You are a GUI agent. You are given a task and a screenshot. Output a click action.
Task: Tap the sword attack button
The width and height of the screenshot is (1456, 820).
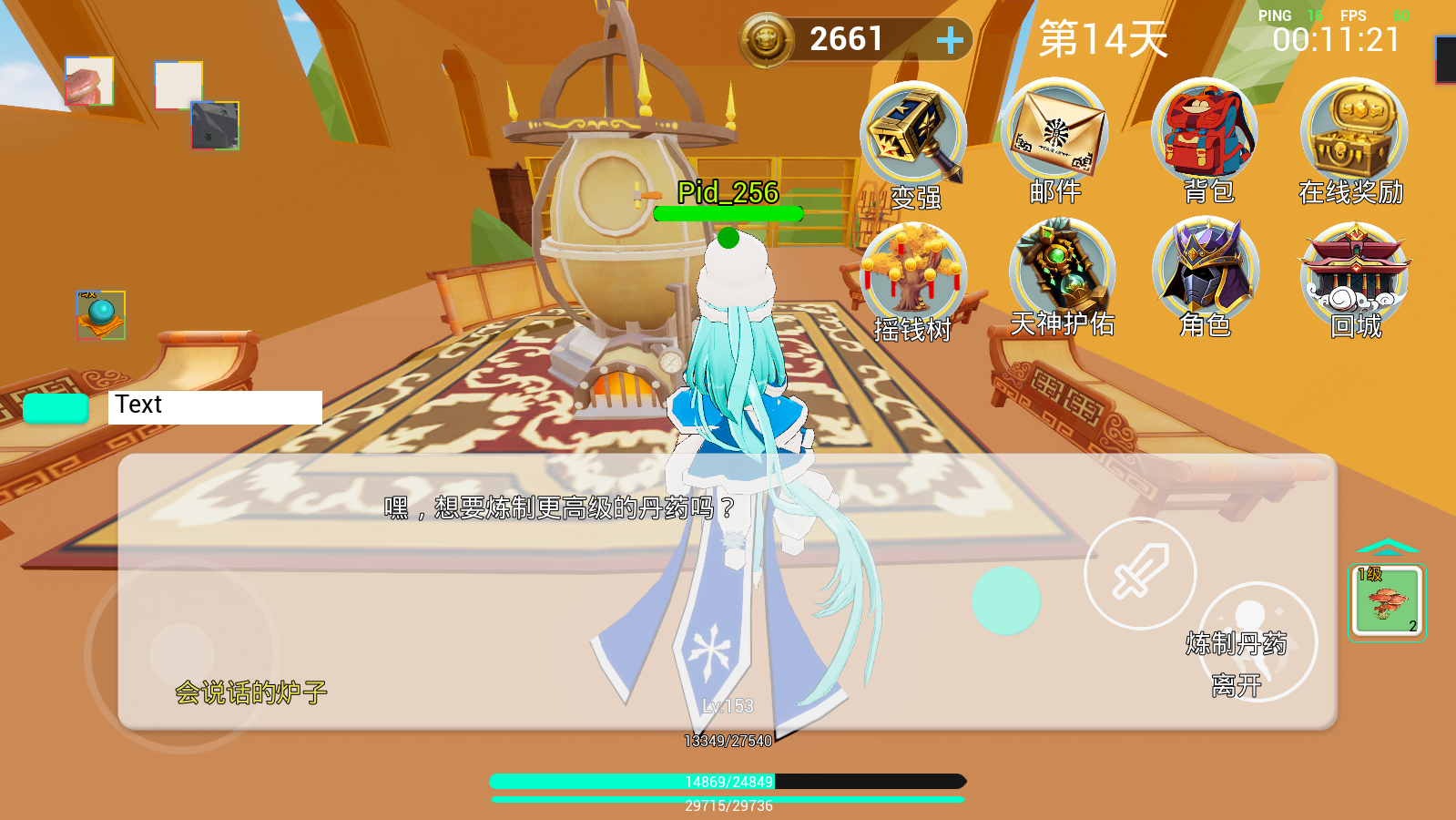(x=1140, y=573)
